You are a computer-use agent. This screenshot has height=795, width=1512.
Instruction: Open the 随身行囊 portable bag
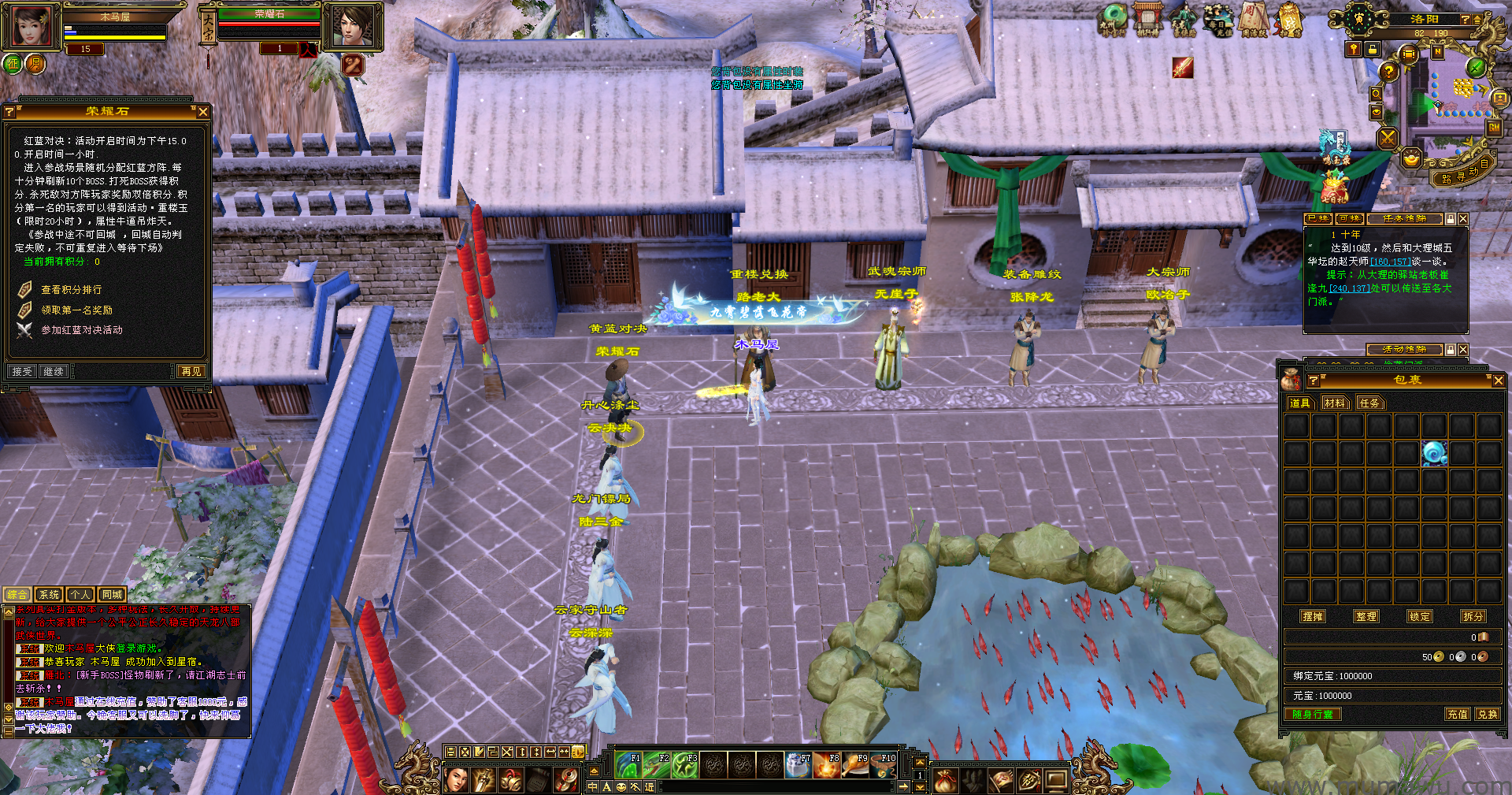1313,714
